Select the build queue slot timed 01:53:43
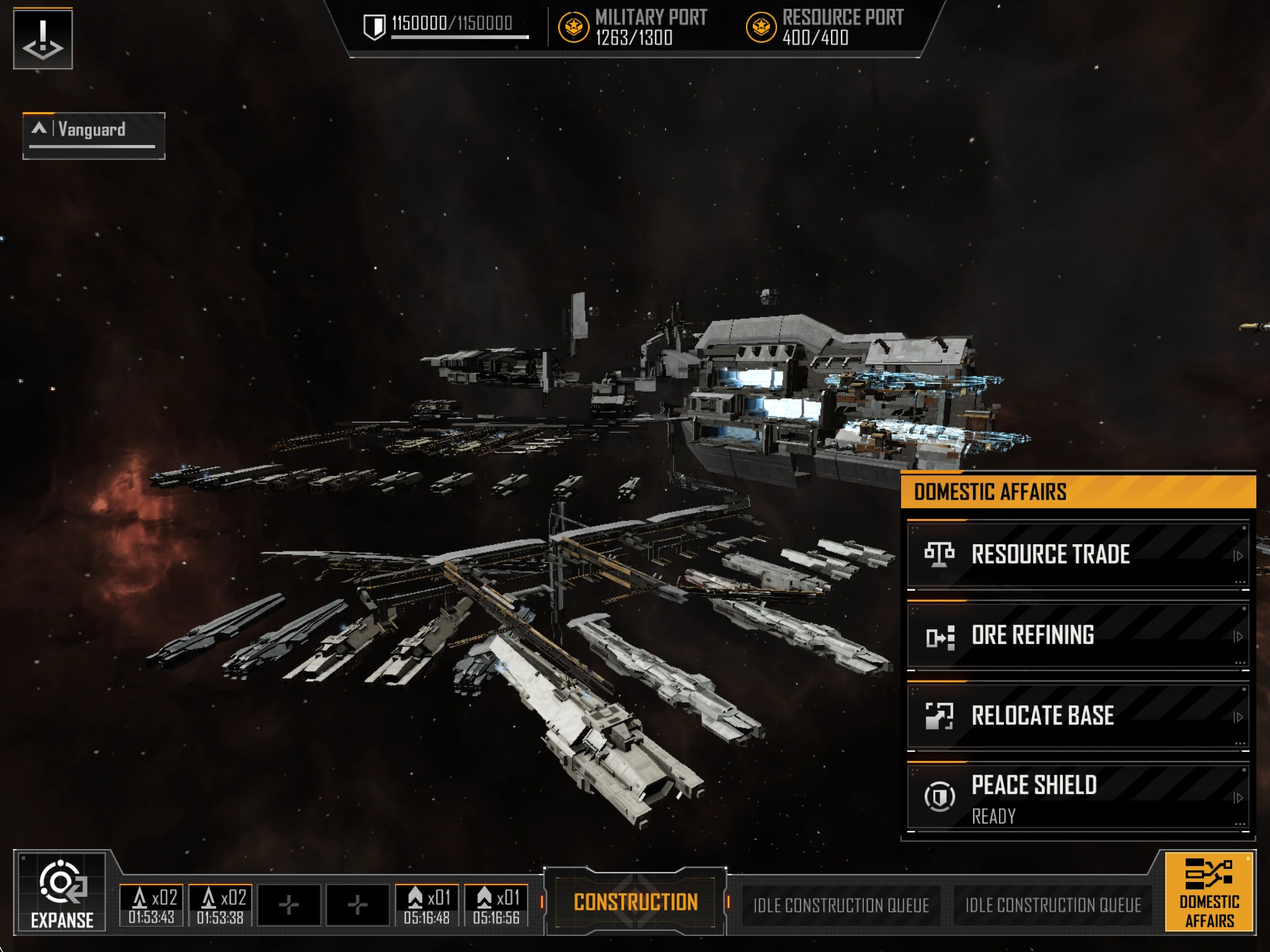Image resolution: width=1270 pixels, height=952 pixels. click(x=151, y=906)
